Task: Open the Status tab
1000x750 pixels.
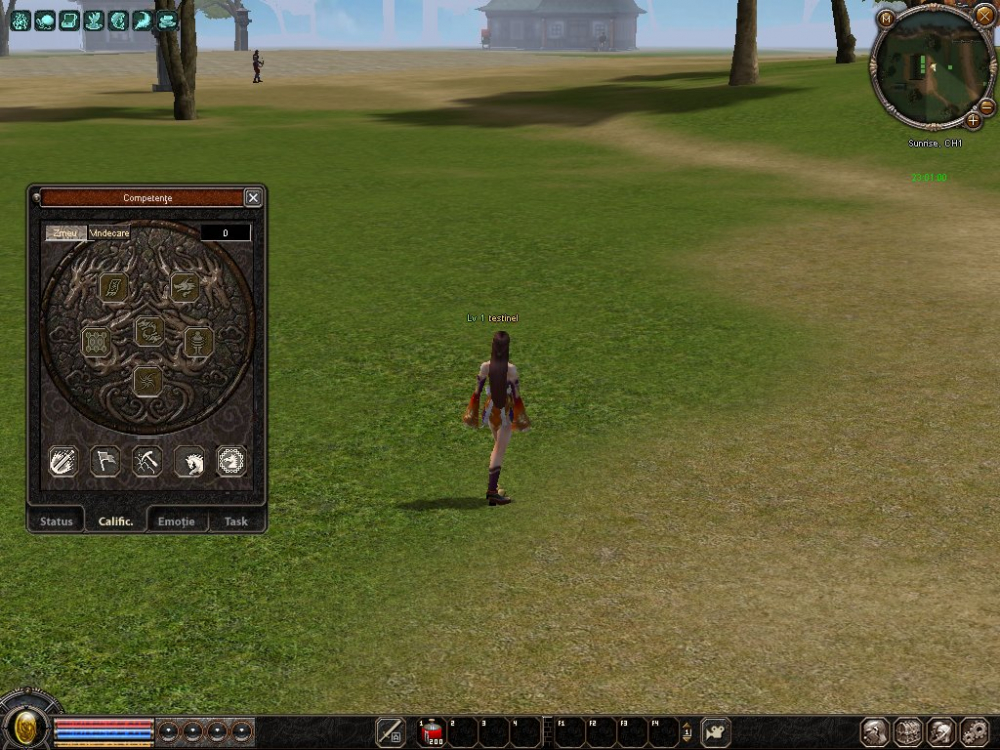Action: point(56,521)
